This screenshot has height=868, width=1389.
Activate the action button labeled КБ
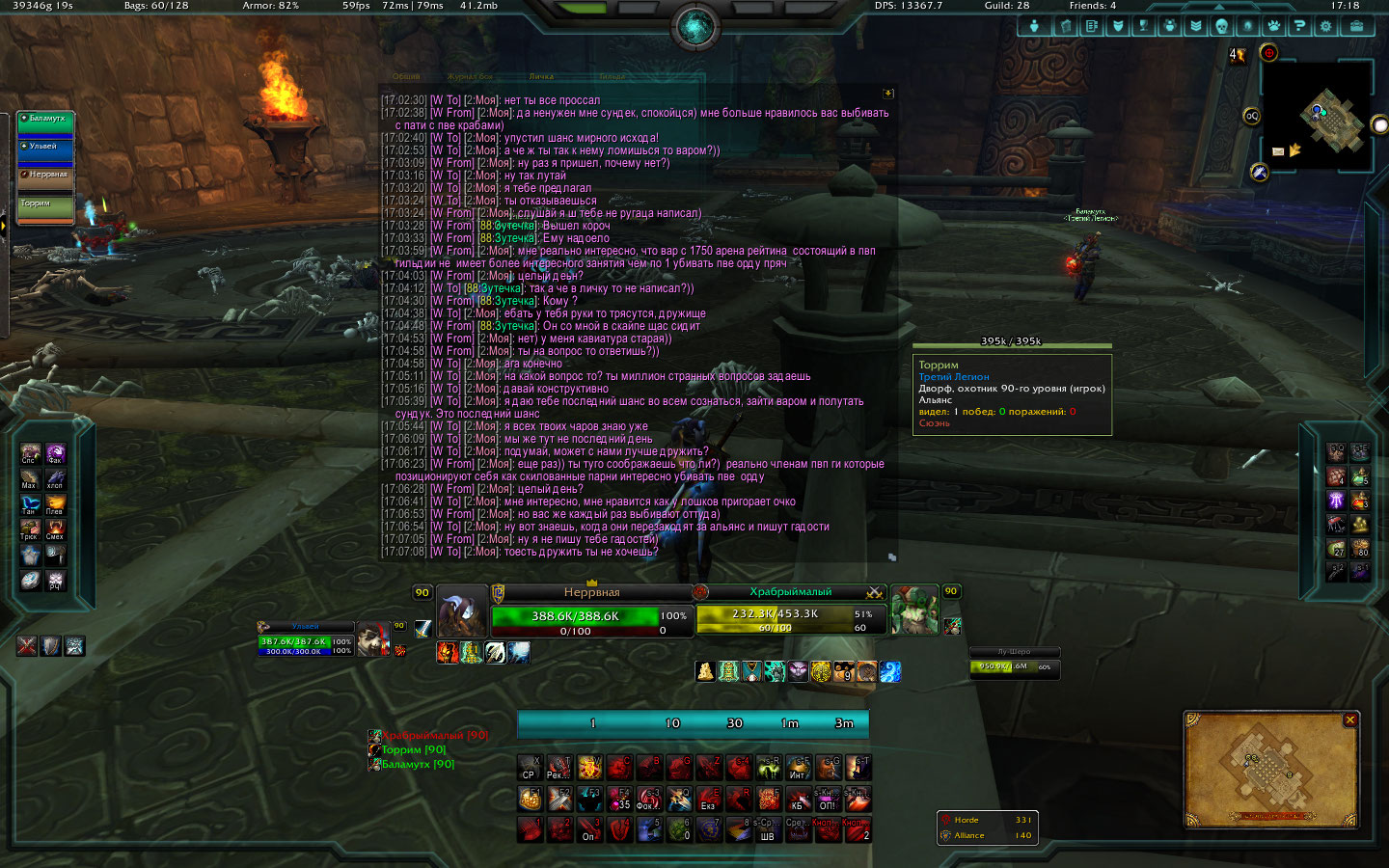click(x=798, y=800)
